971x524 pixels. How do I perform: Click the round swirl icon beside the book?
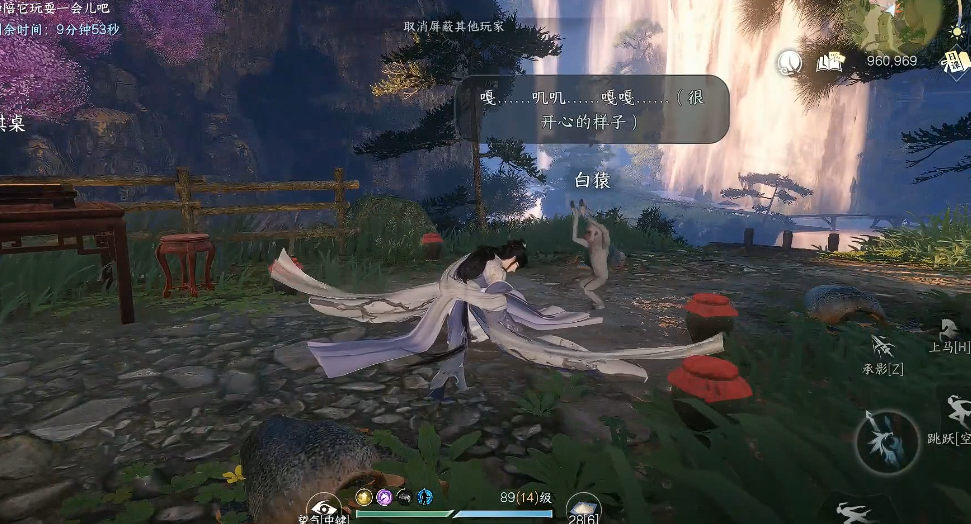790,63
